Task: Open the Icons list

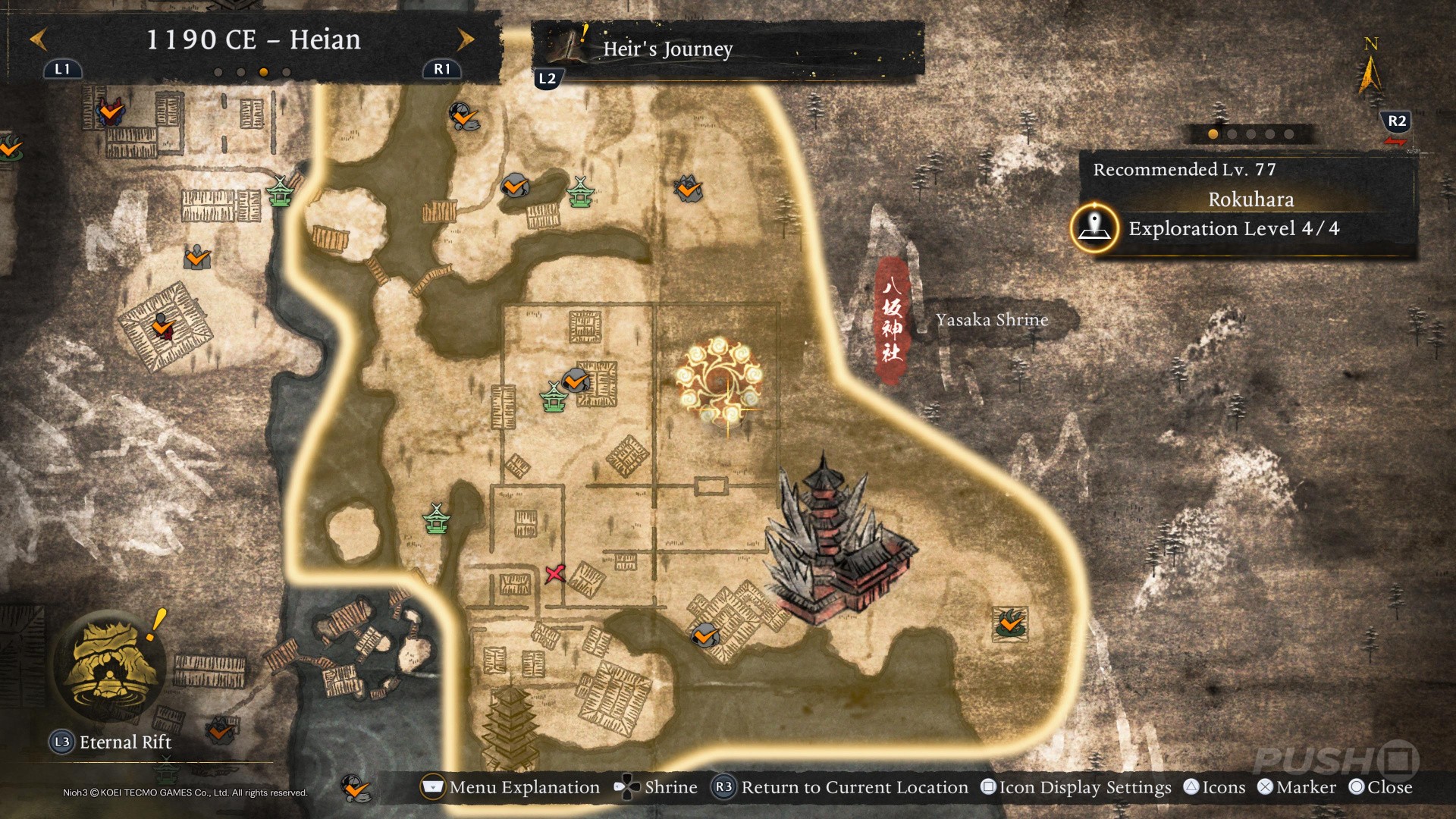Action: [x=1215, y=787]
